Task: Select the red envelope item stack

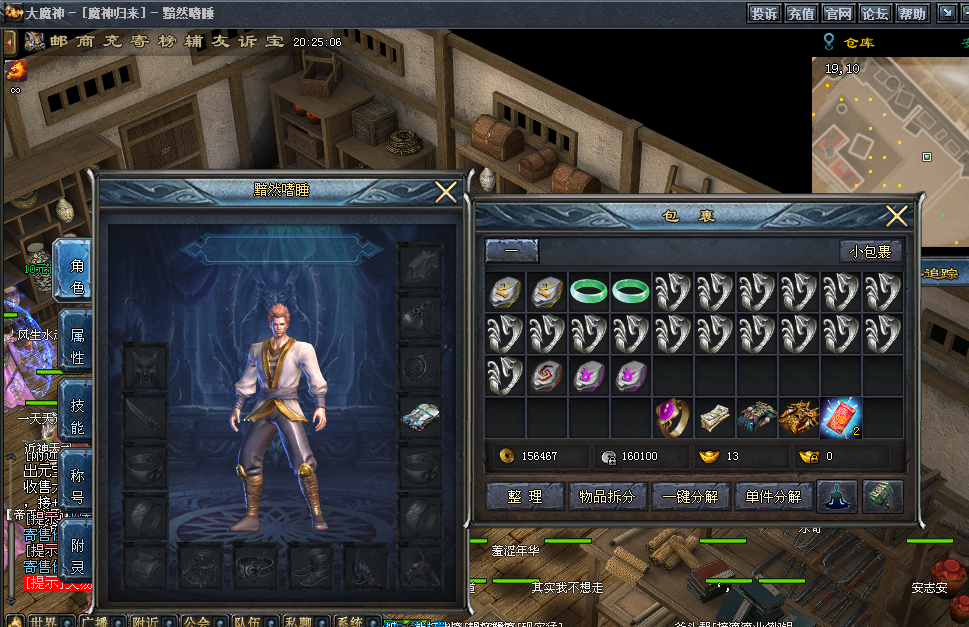Action: tap(841, 418)
